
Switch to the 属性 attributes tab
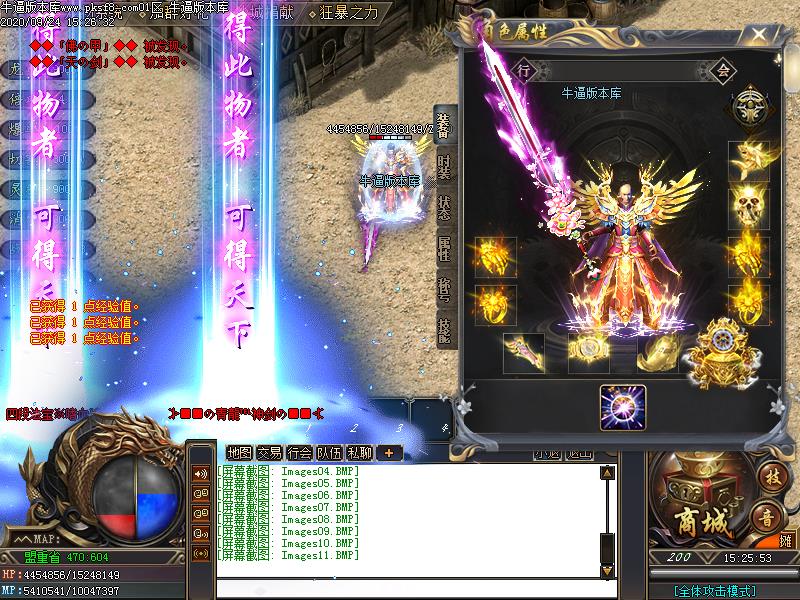click(x=444, y=247)
